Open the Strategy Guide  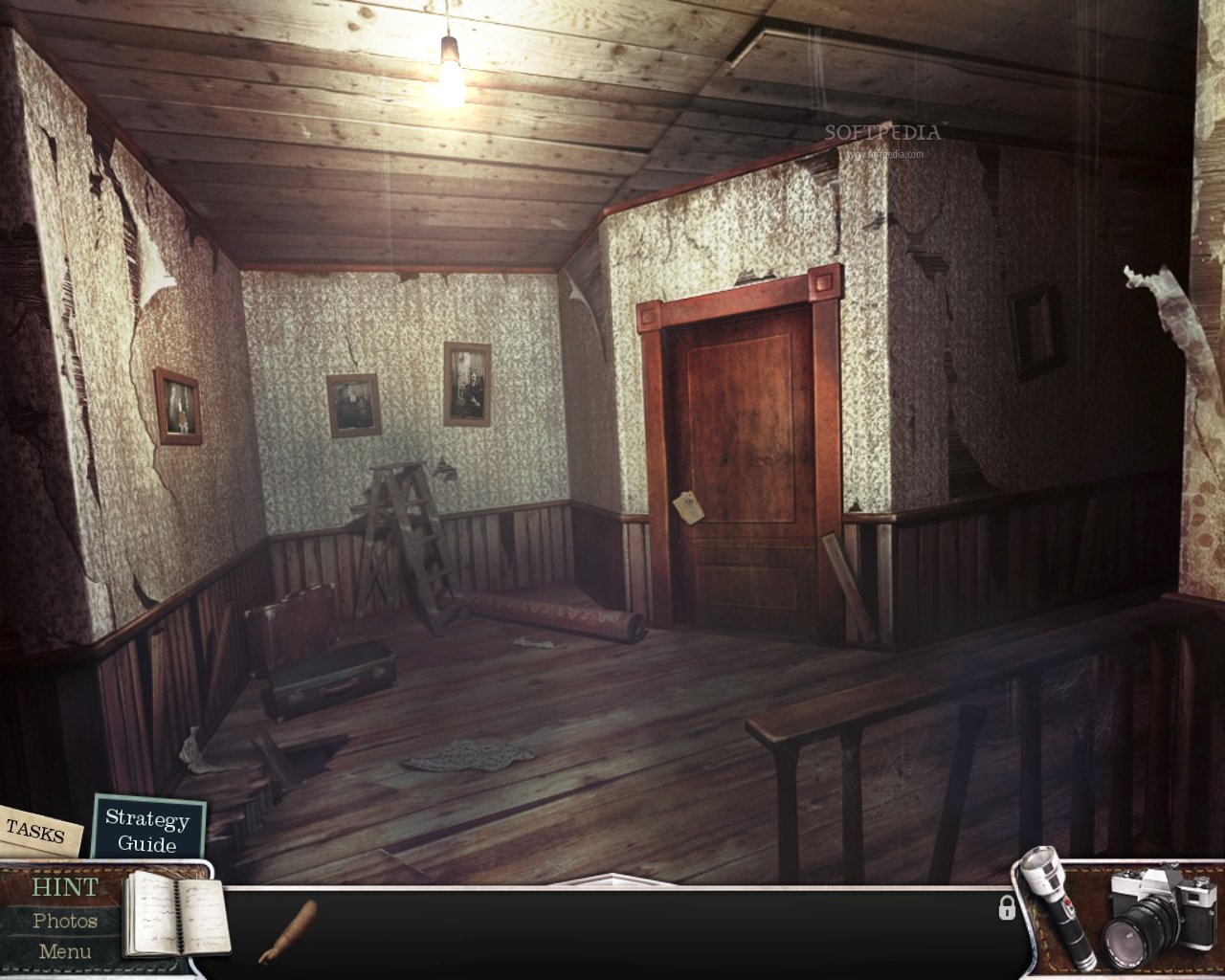coord(148,831)
